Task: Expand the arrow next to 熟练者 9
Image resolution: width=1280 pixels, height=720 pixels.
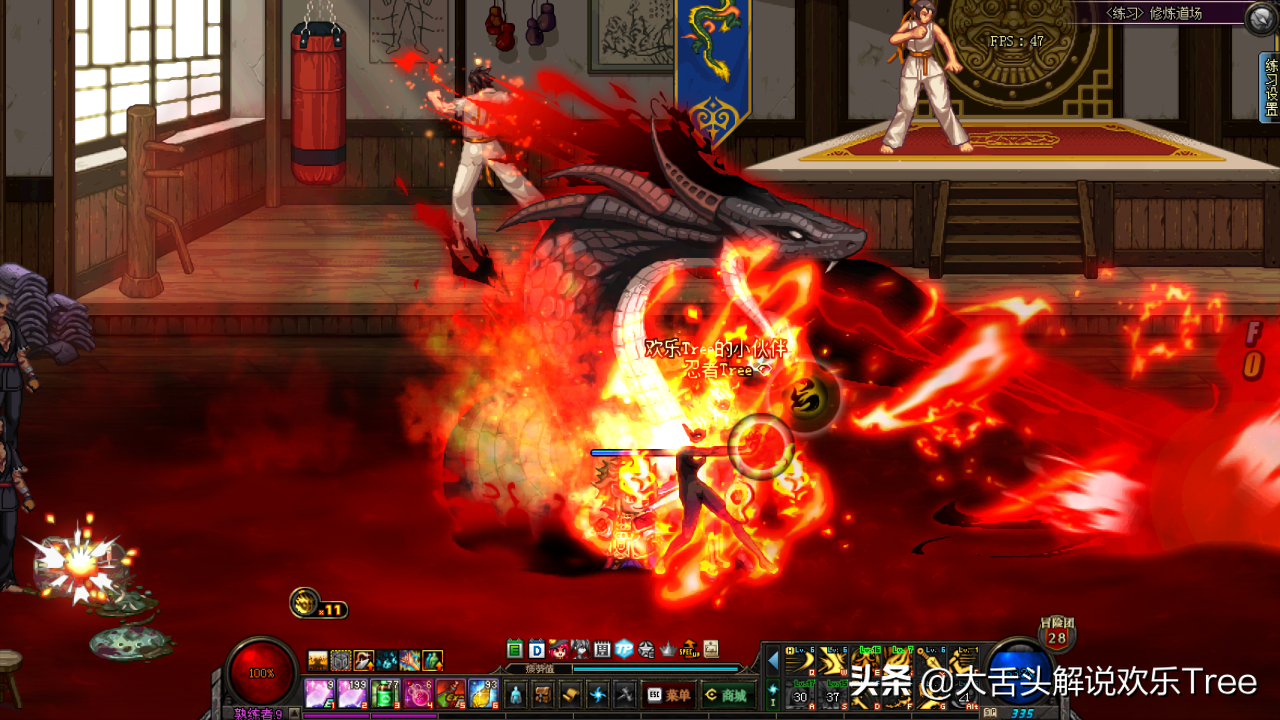Action: (294, 713)
